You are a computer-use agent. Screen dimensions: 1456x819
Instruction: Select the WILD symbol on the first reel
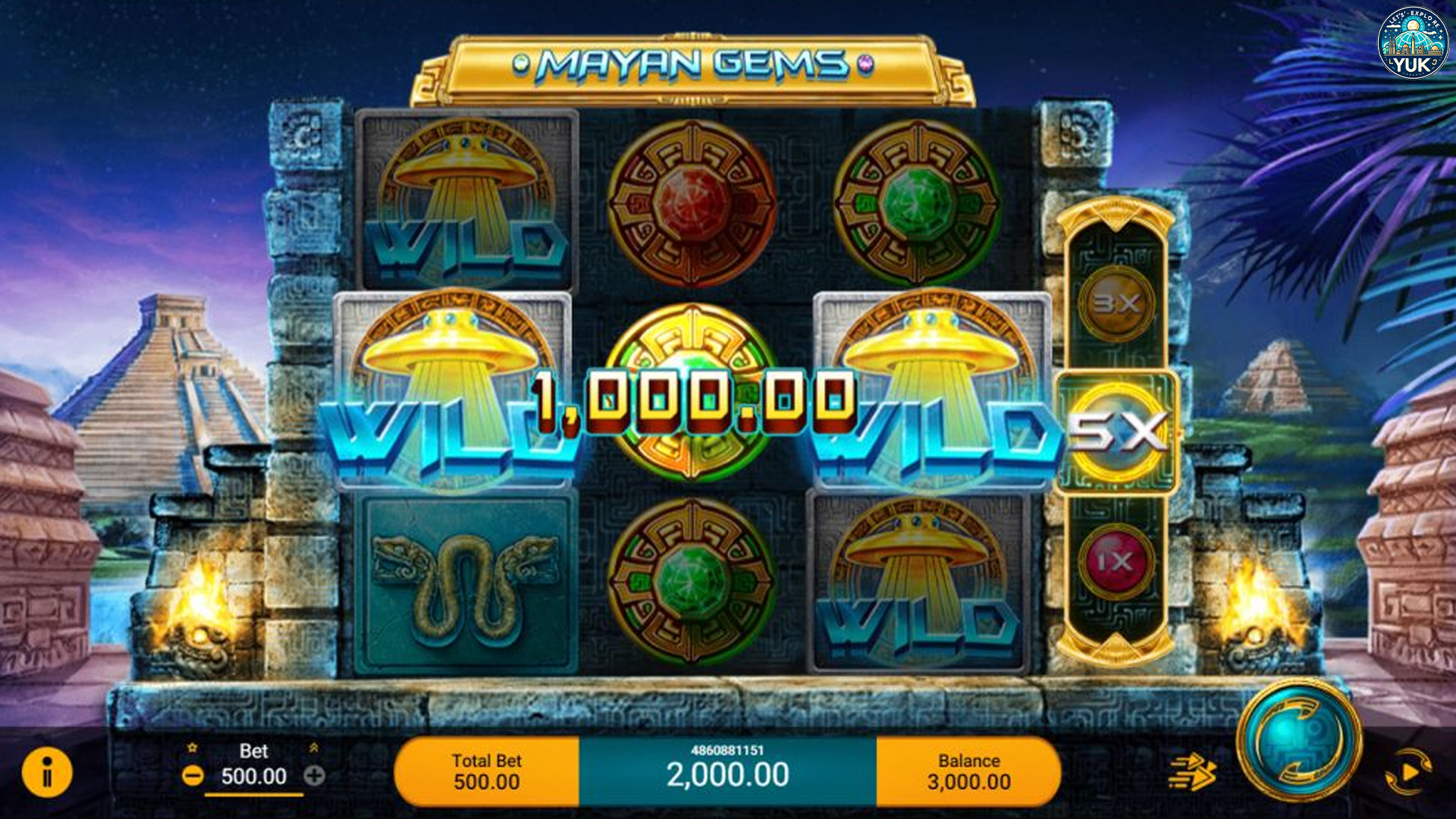[466, 201]
